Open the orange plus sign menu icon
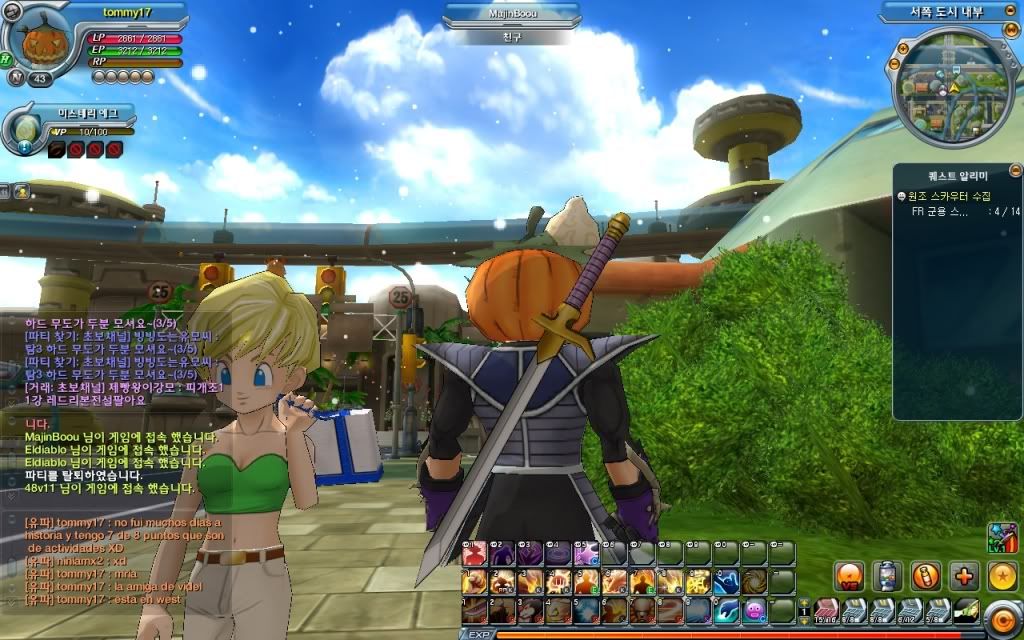 click(963, 575)
